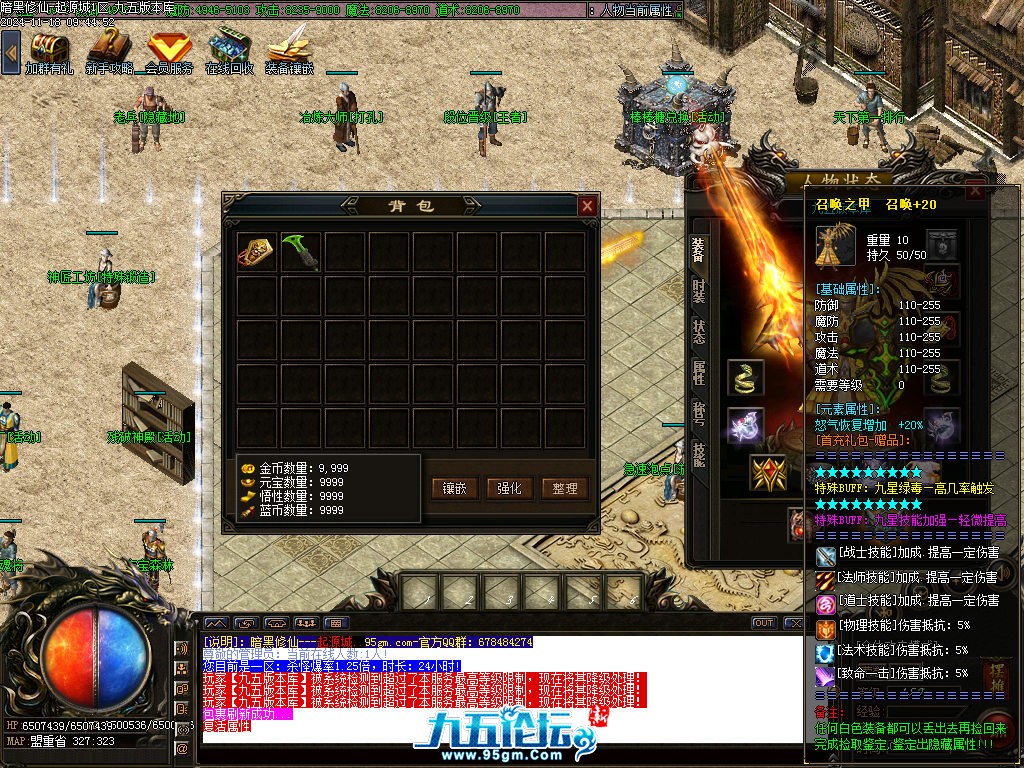This screenshot has width=1024, height=768.
Task: Click the OUT button above the chat
Action: coord(764,623)
